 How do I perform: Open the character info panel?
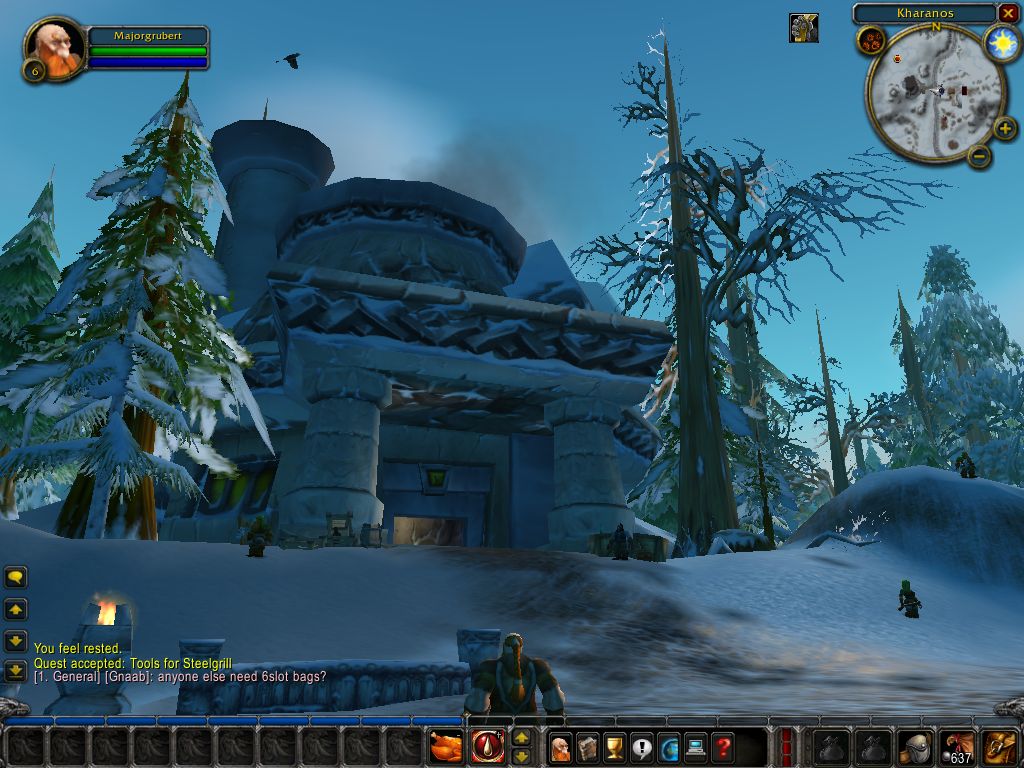pyautogui.click(x=561, y=746)
